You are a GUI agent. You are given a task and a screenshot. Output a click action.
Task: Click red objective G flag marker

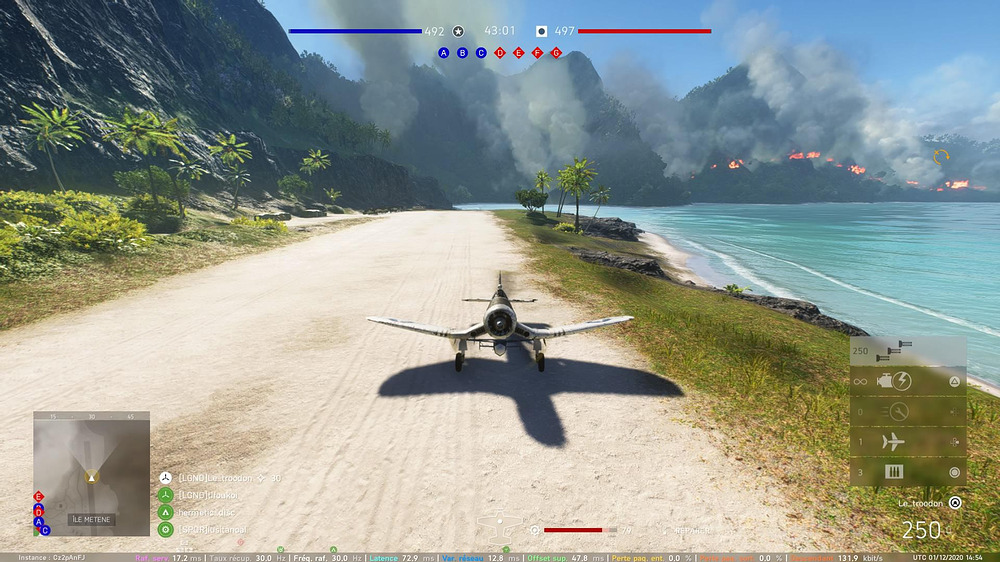[556, 52]
